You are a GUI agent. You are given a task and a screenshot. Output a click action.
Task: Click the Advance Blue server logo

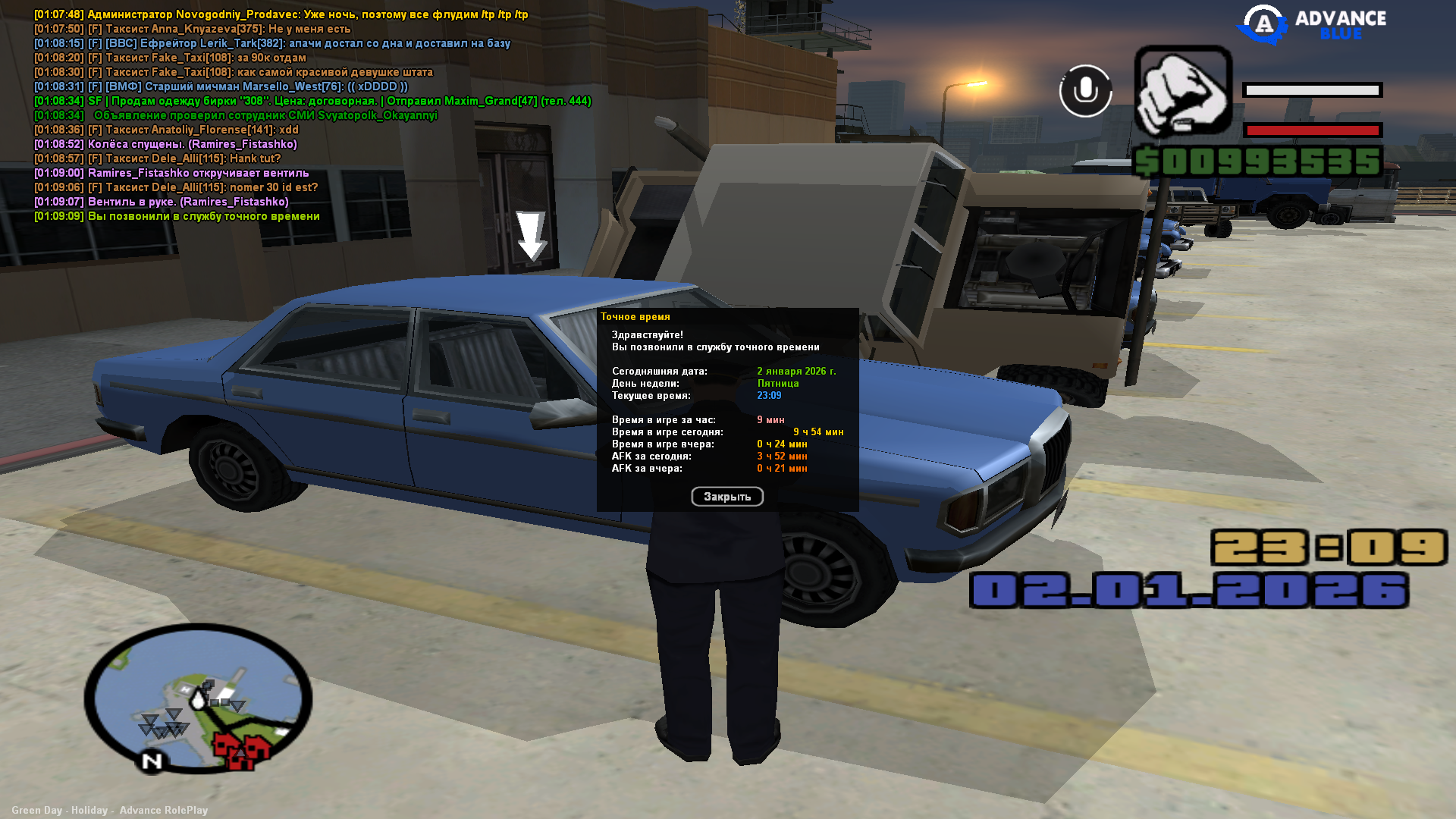[1311, 25]
